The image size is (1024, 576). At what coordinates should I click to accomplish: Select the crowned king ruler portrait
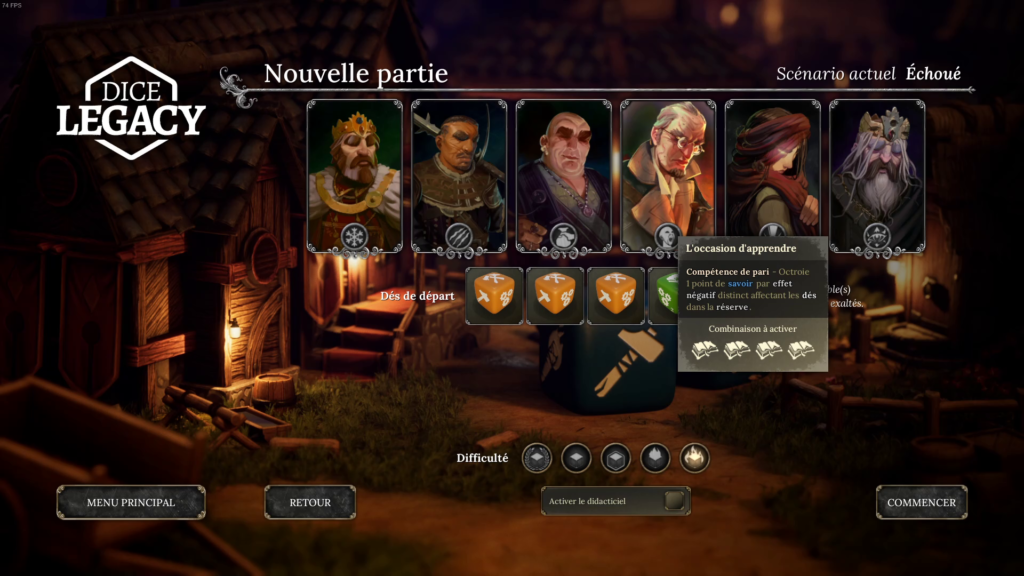[354, 168]
